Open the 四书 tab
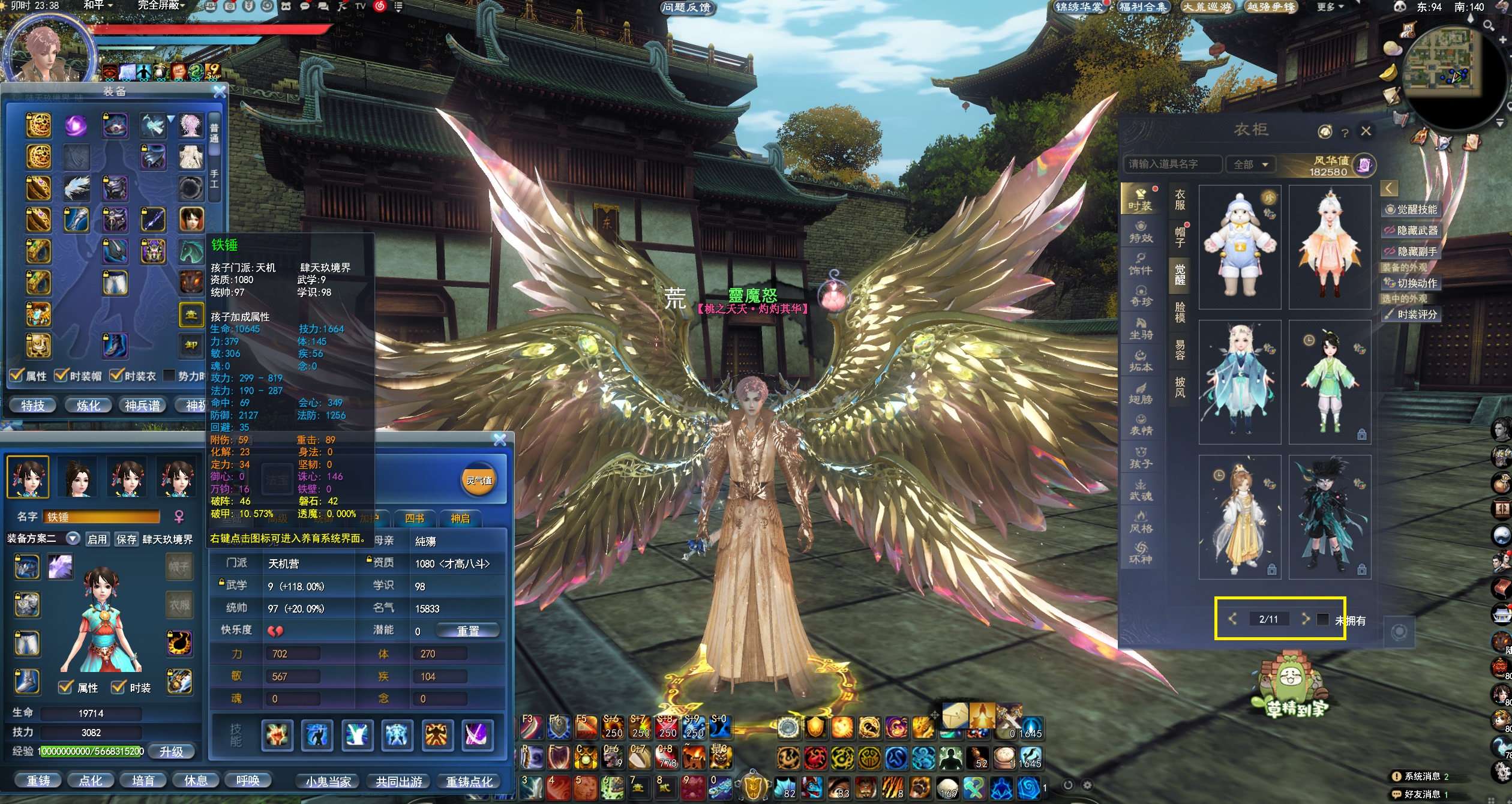This screenshot has height=804, width=1512. (x=414, y=518)
